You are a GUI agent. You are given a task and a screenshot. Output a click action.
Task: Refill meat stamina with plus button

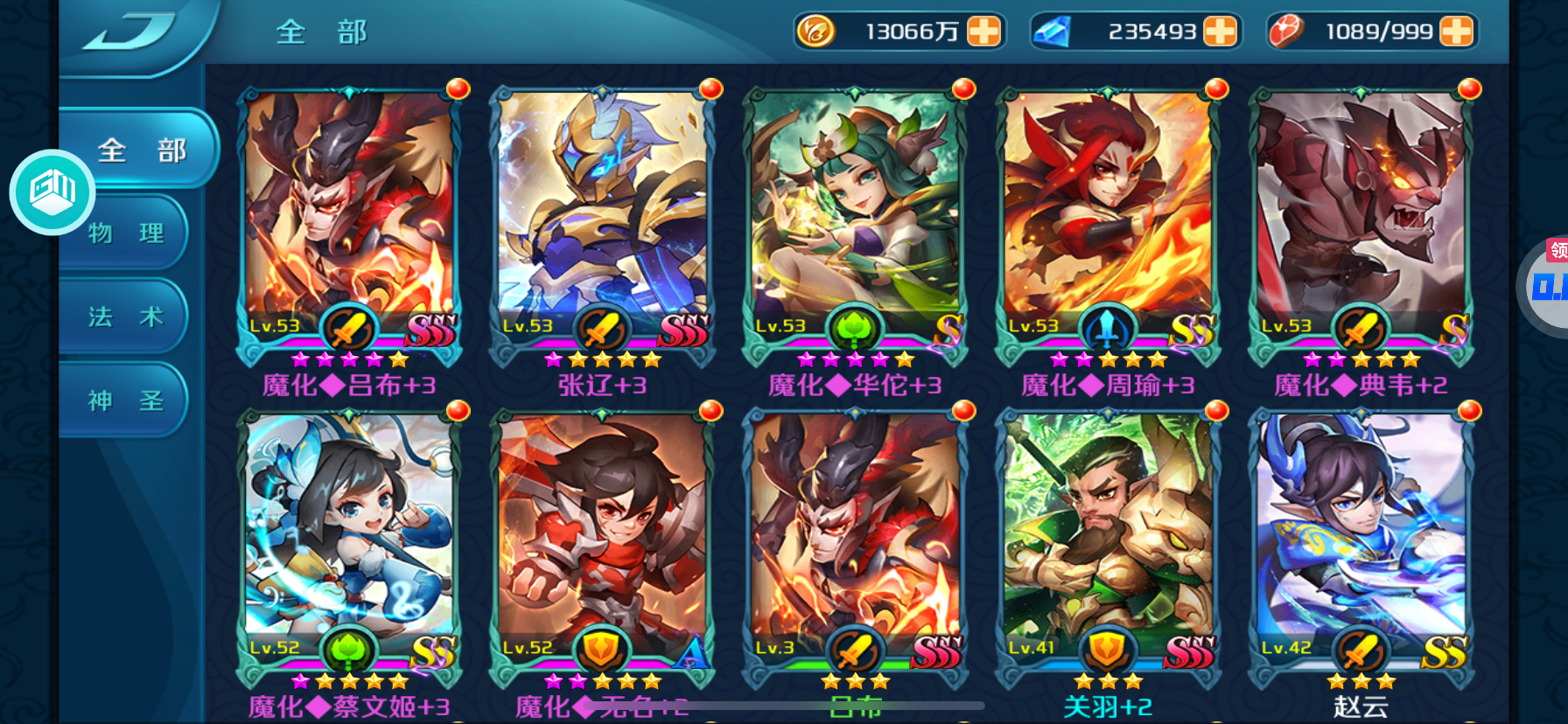pyautogui.click(x=1456, y=31)
